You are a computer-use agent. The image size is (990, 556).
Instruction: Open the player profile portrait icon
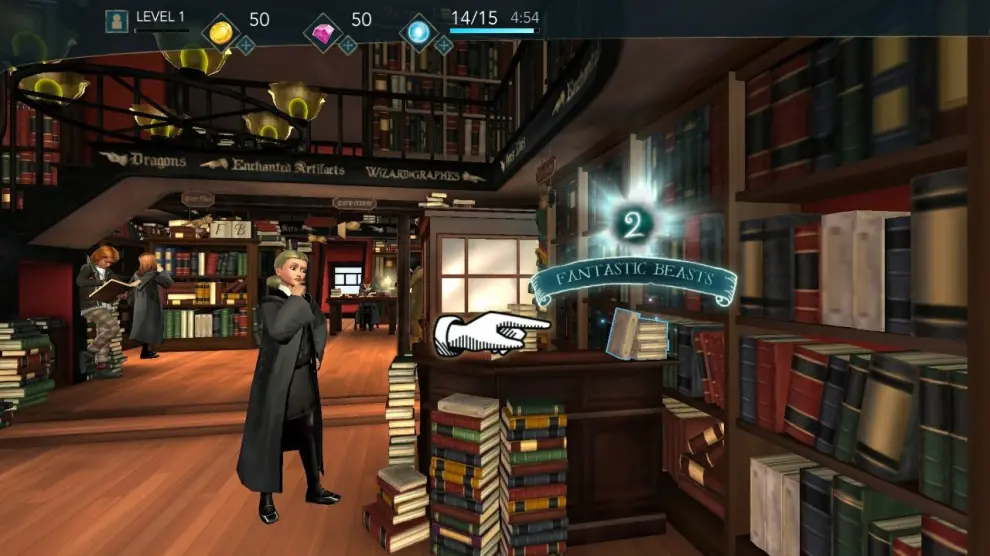click(117, 21)
